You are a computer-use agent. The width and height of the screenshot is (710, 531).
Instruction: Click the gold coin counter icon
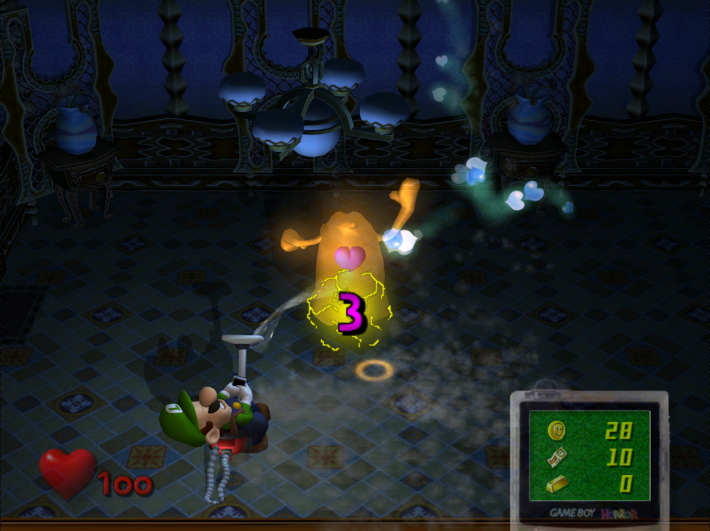557,430
